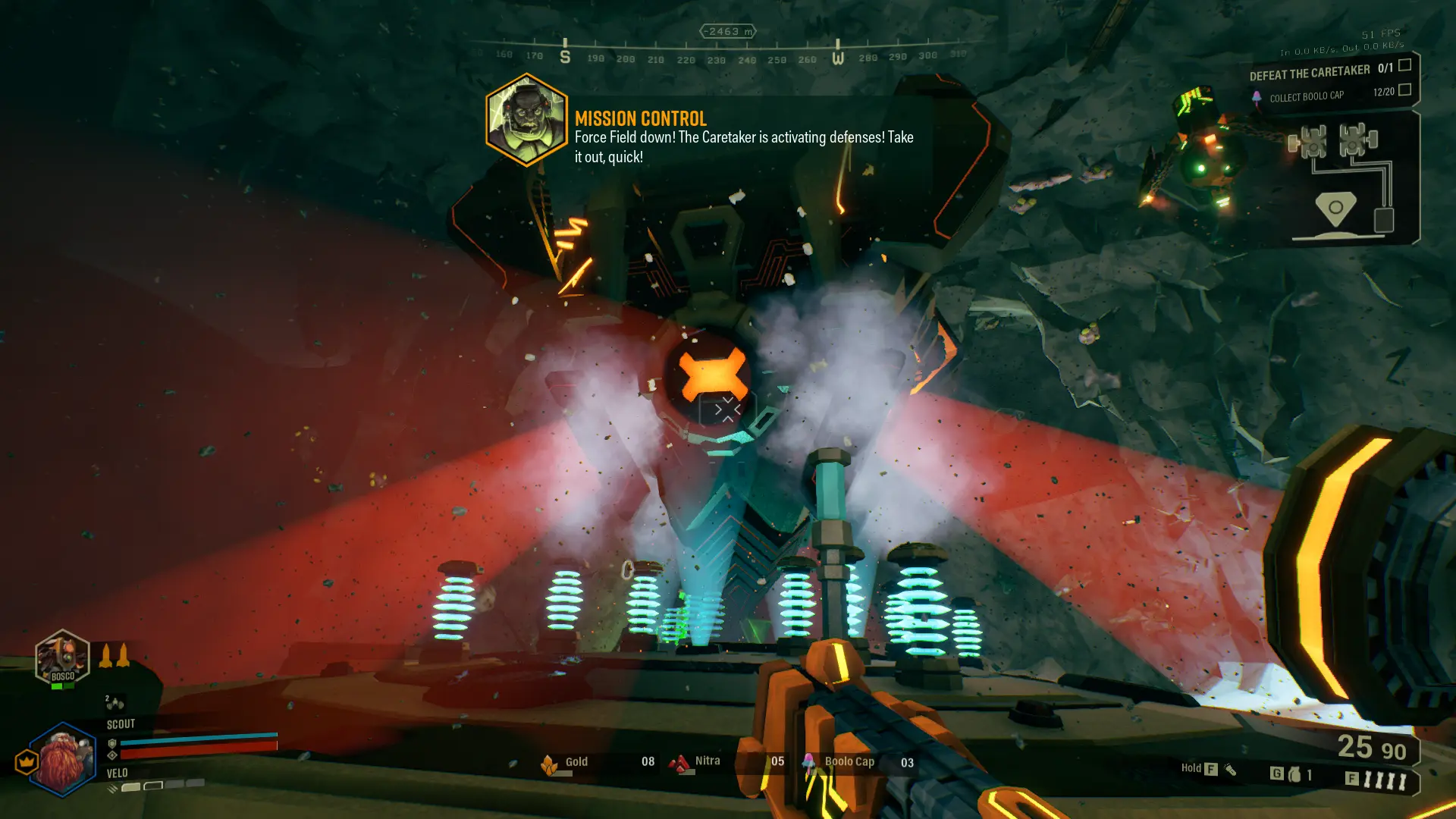
Task: Click the flare charges indicator
Action: click(x=1386, y=780)
